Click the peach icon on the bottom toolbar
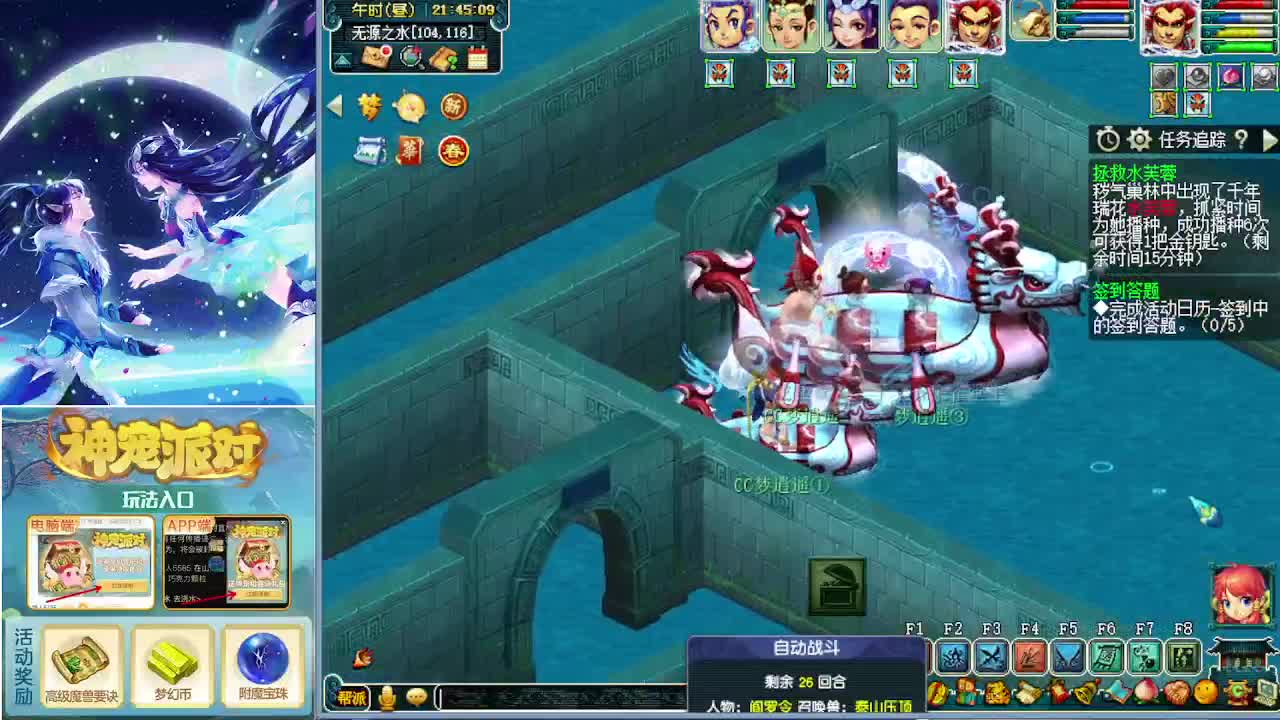1280x720 pixels. pos(1146,692)
